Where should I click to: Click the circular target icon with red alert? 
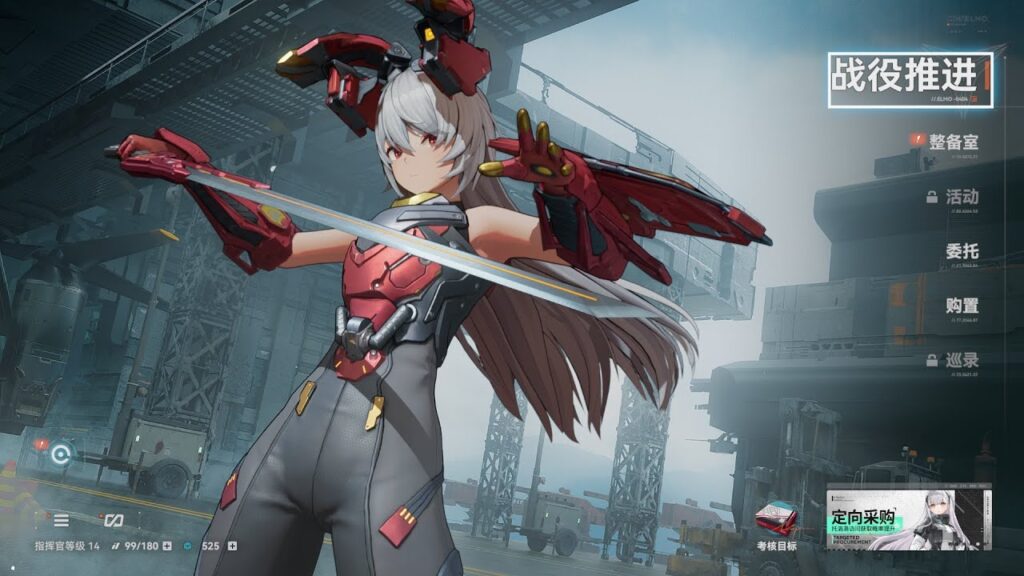pos(60,453)
